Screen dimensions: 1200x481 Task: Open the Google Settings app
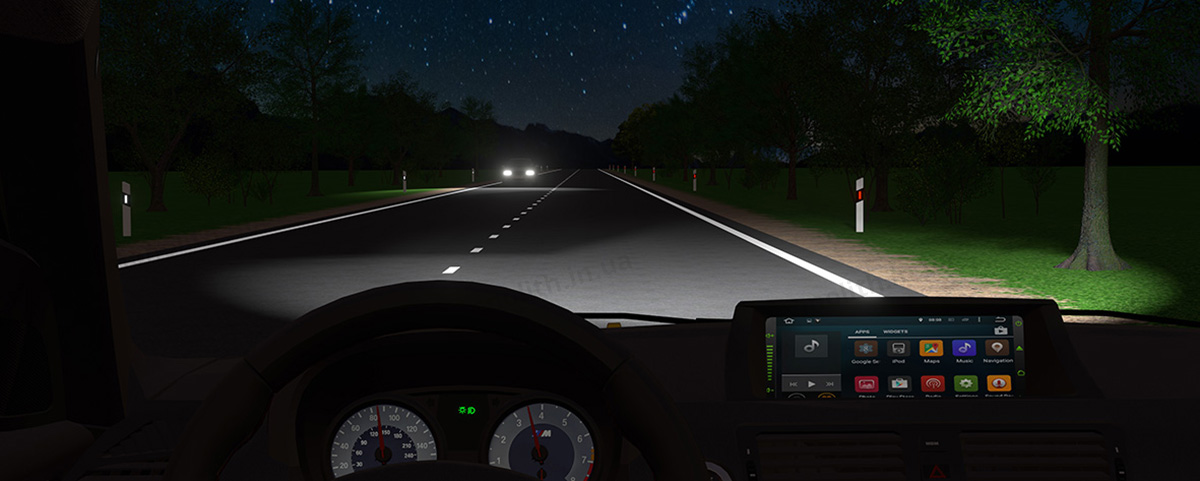pos(864,349)
